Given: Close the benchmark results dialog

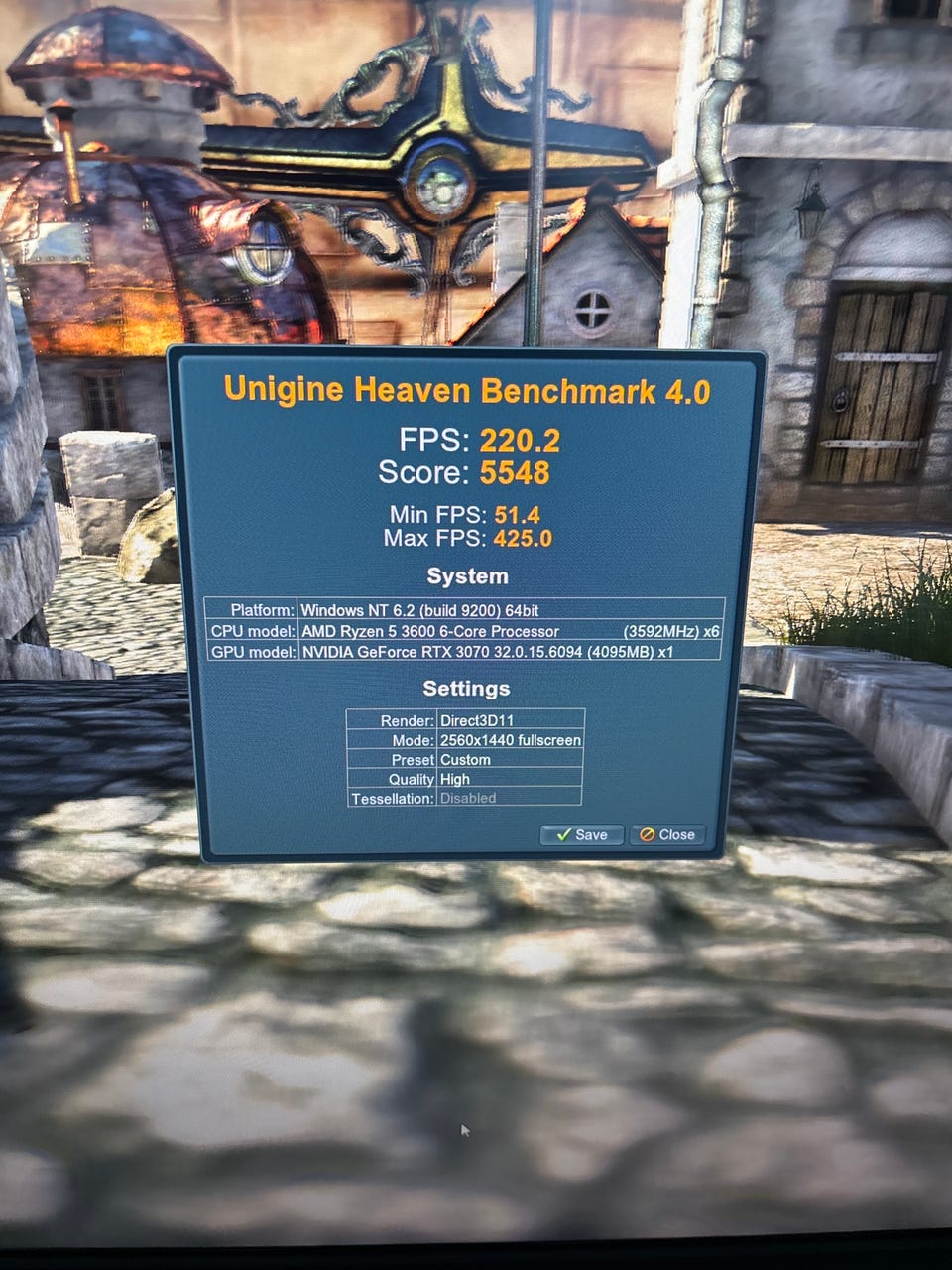Looking at the screenshot, I should pyautogui.click(x=667, y=834).
